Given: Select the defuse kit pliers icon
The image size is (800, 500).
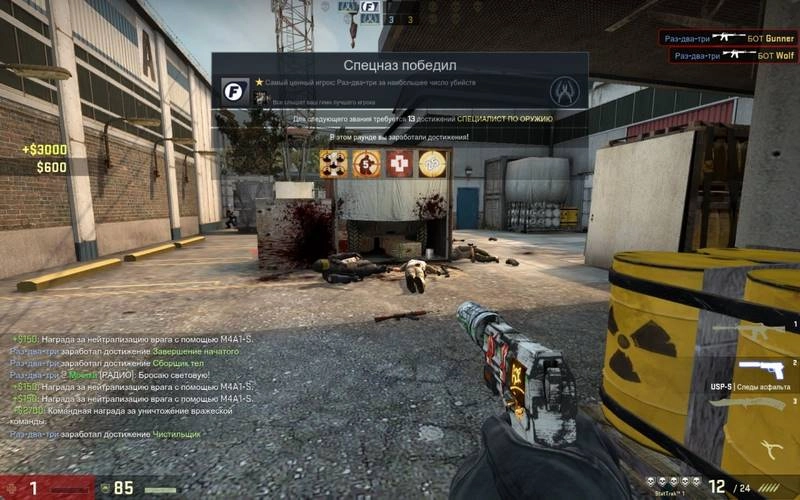Looking at the screenshot, I should pyautogui.click(x=767, y=448).
